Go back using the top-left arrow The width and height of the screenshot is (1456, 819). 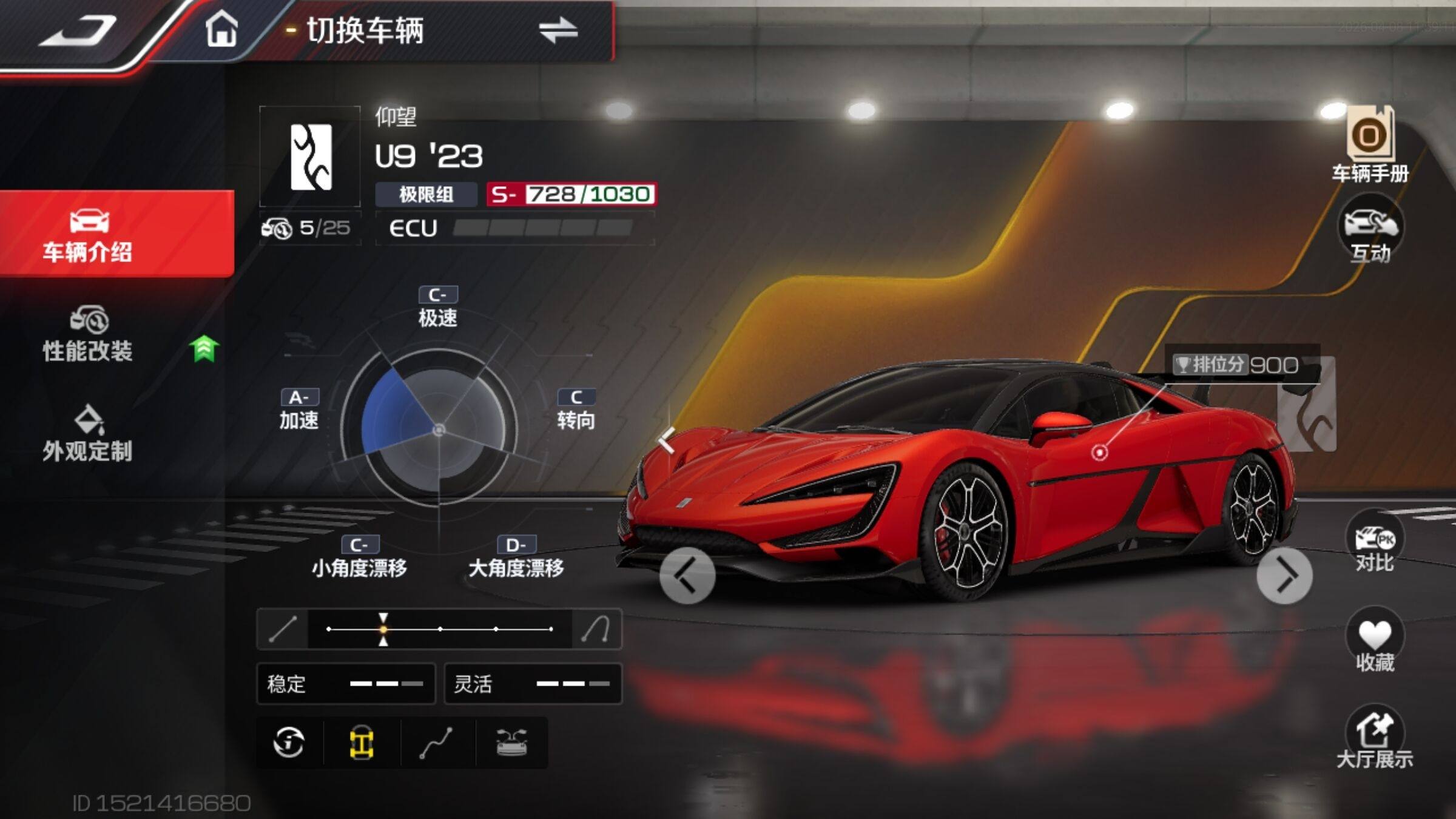point(79,30)
